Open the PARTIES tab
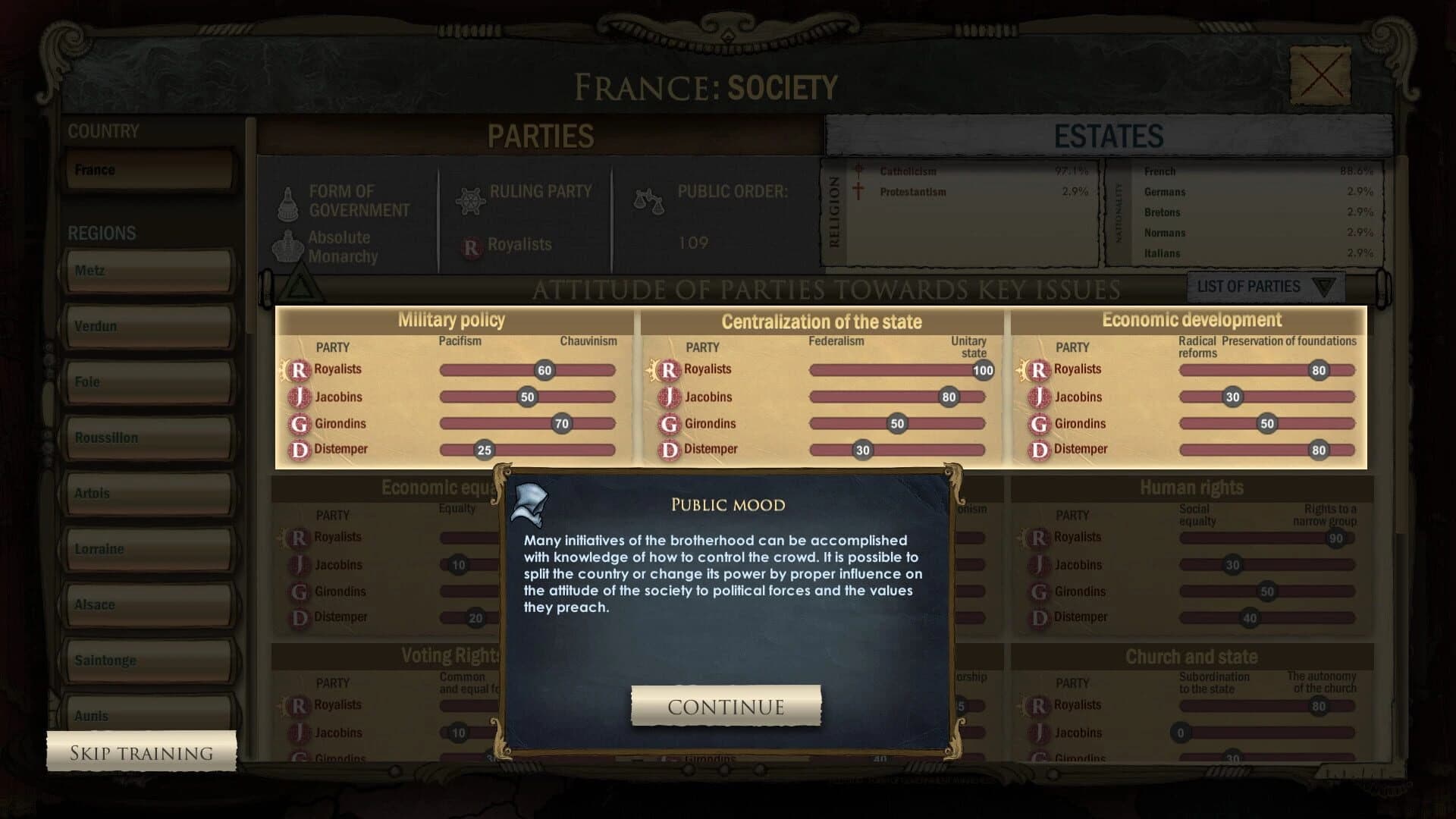1456x819 pixels. (x=540, y=136)
